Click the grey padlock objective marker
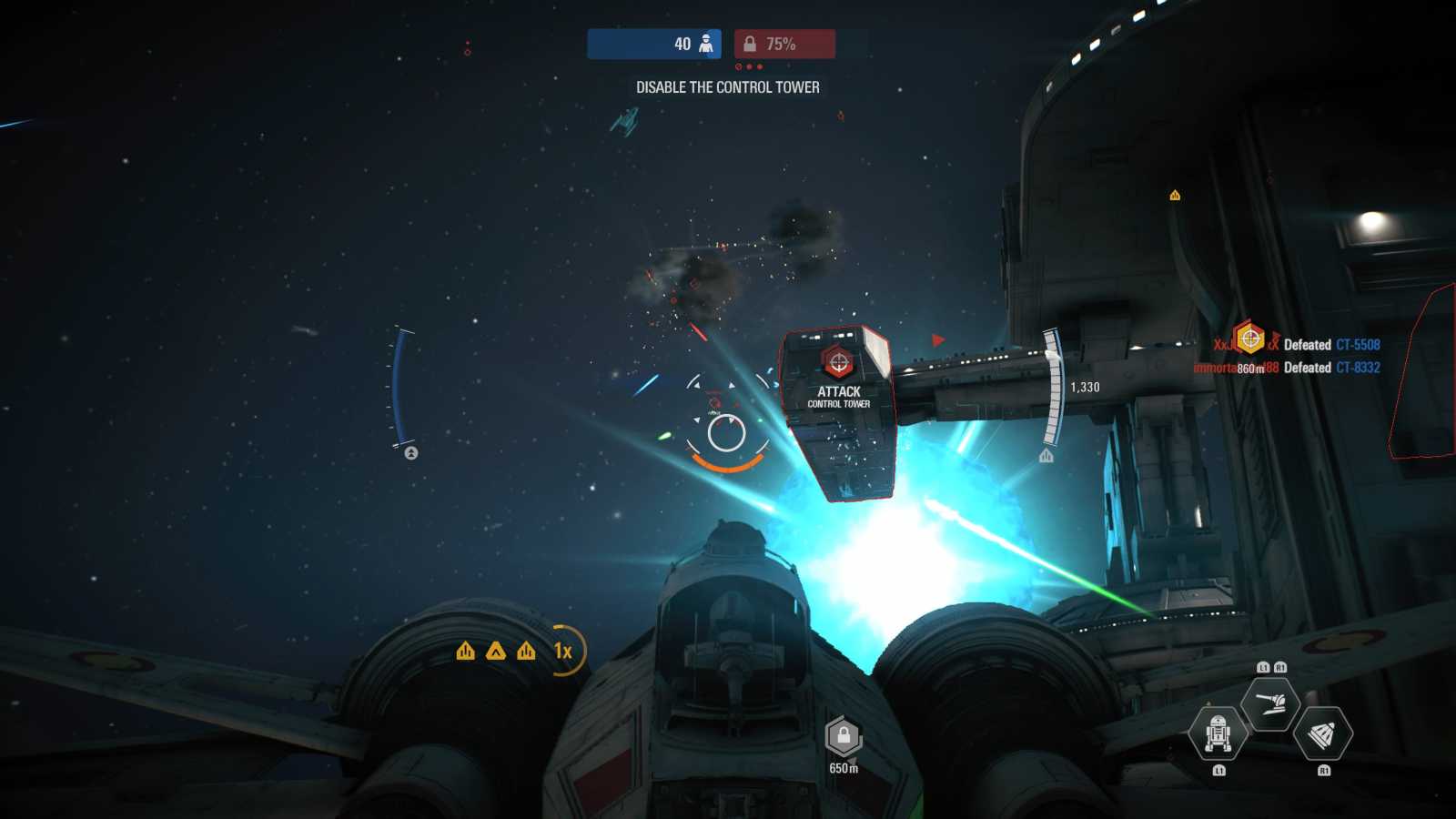The width and height of the screenshot is (1456, 819). coord(844,736)
